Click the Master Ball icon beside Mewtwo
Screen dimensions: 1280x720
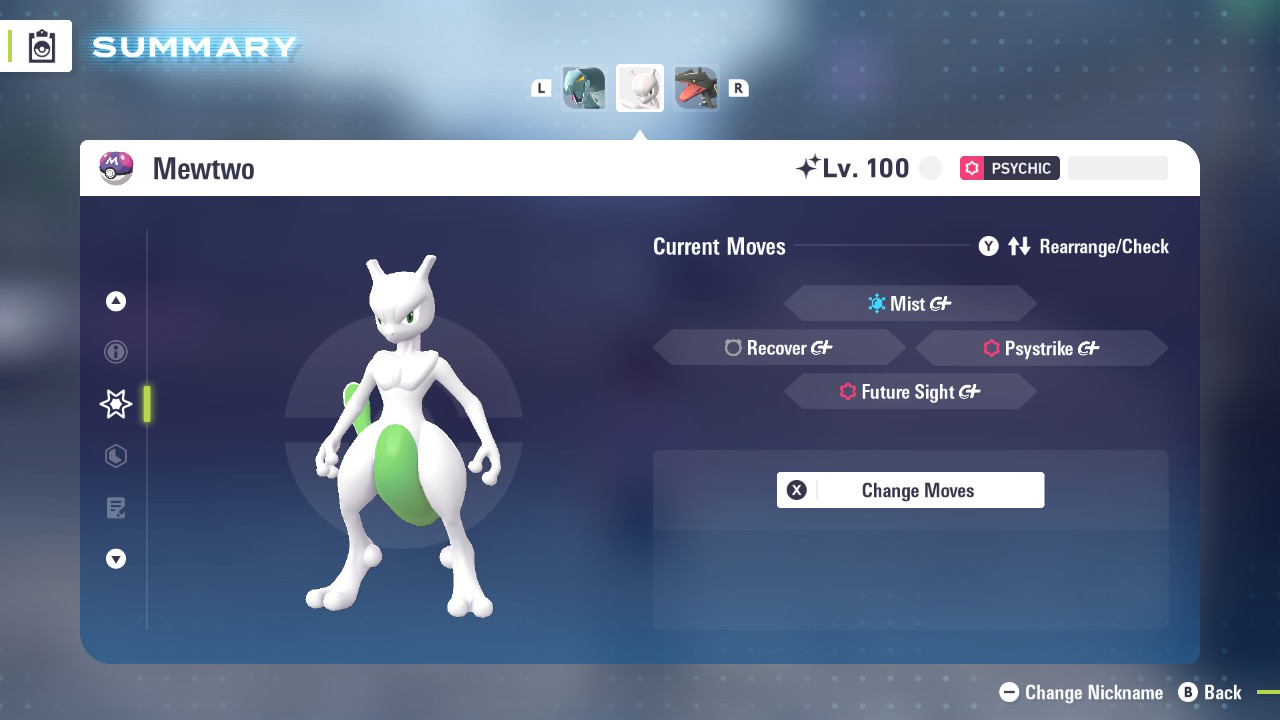(x=117, y=168)
